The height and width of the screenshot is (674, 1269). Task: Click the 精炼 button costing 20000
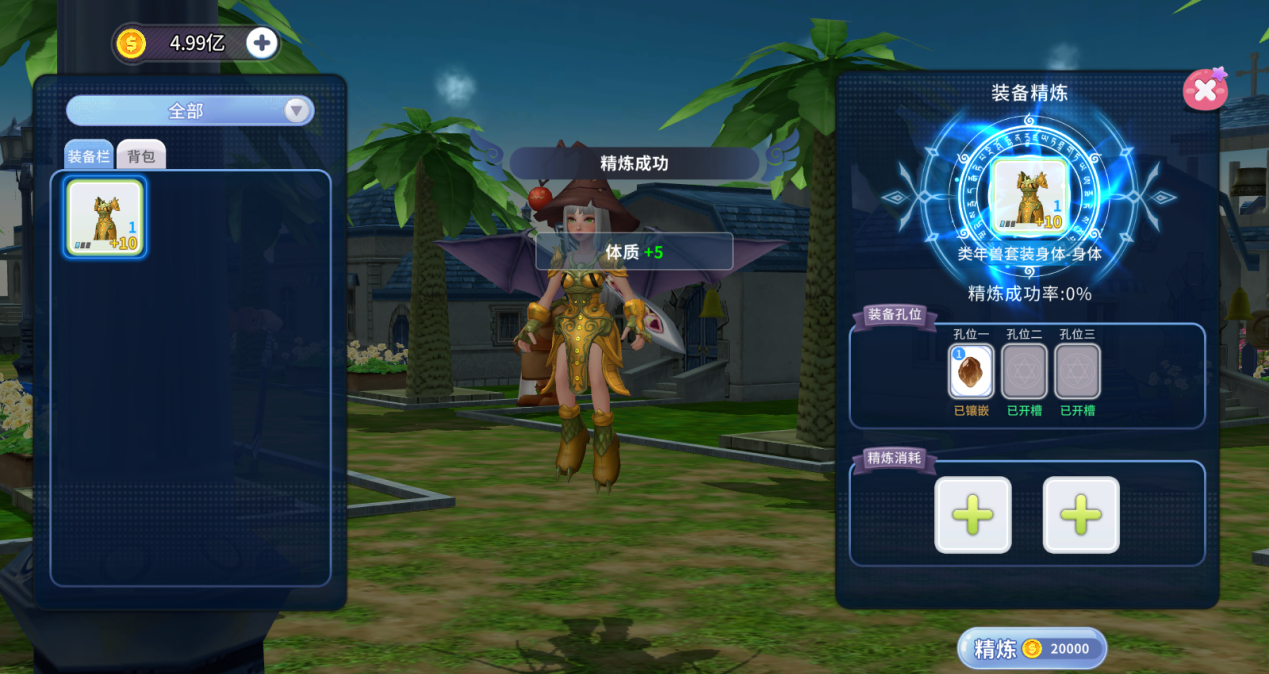[1031, 648]
